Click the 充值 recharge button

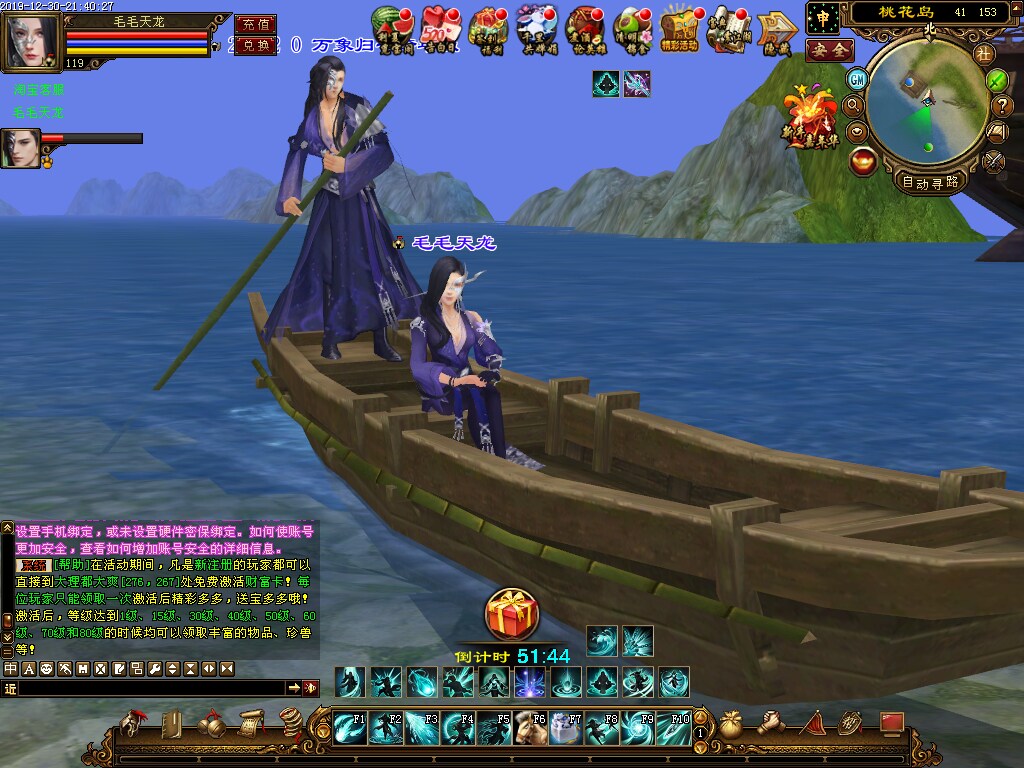(255, 24)
